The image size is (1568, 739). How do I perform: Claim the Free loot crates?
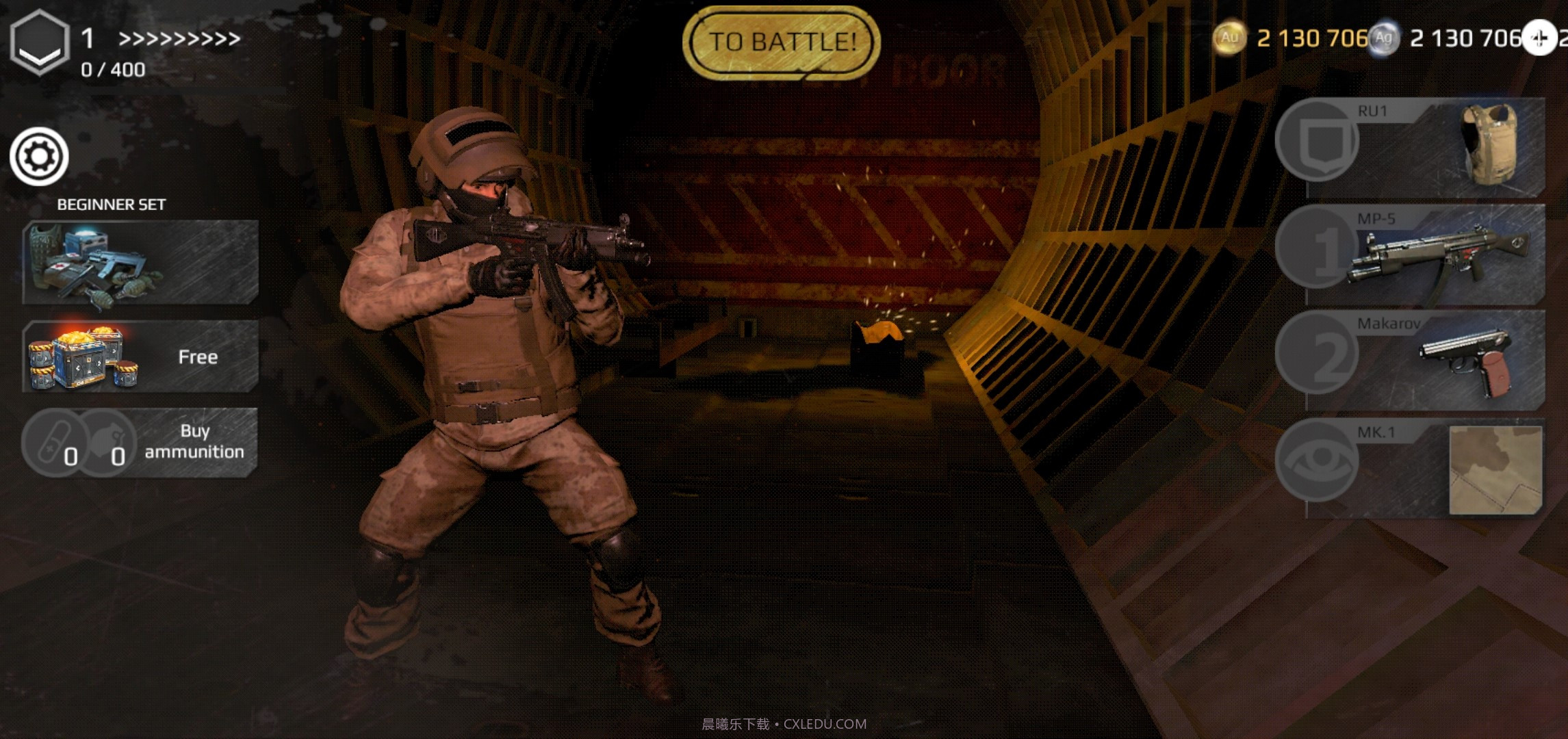point(140,356)
